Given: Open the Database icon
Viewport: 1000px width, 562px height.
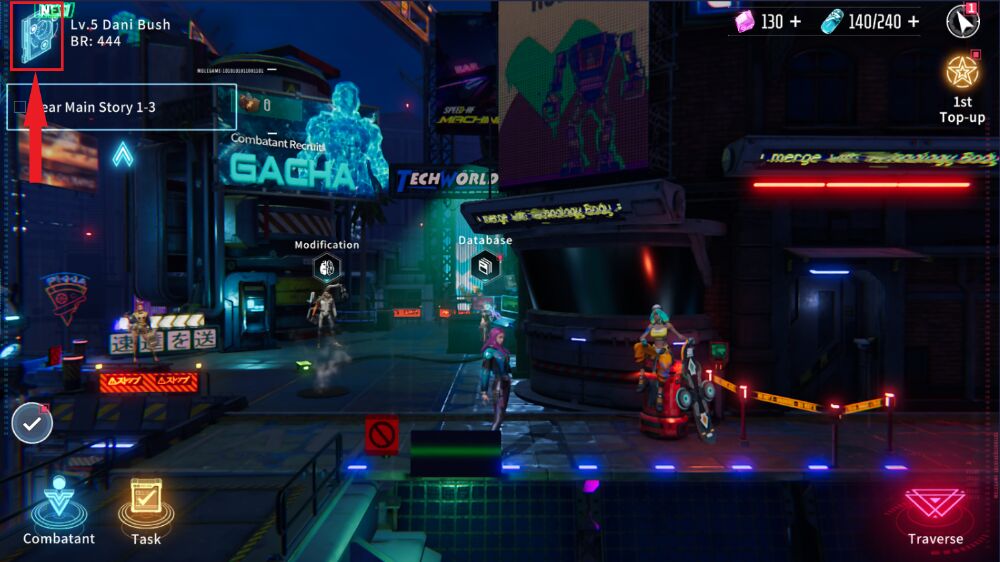Looking at the screenshot, I should 485,265.
